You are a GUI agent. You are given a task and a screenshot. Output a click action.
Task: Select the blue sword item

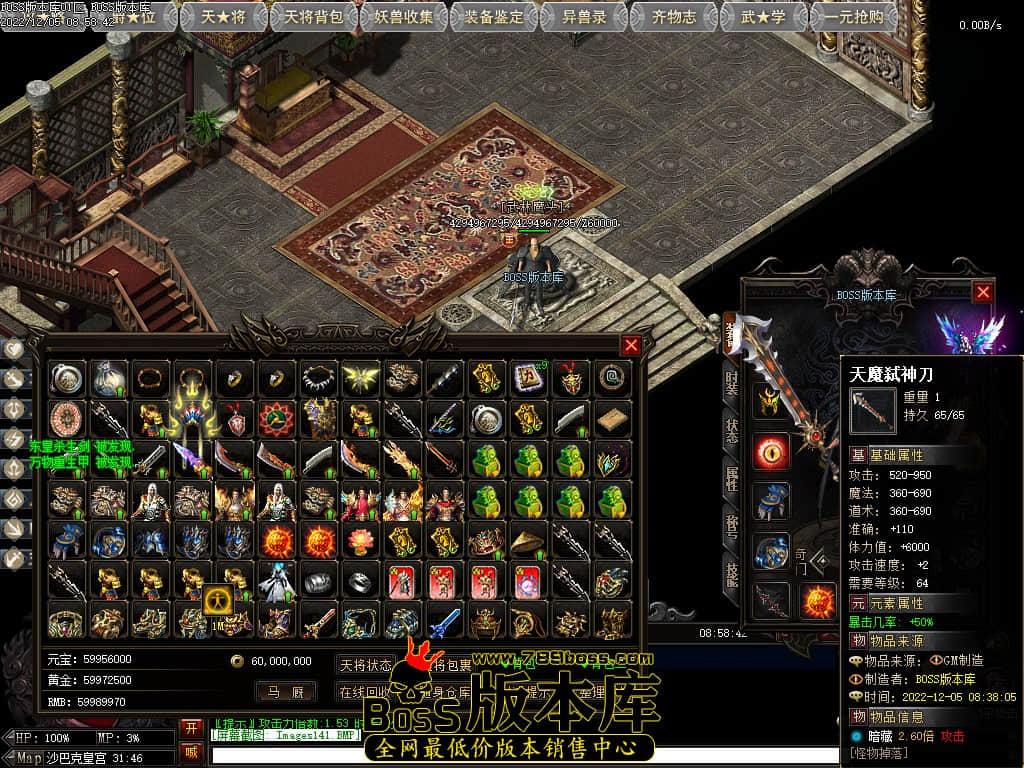[x=444, y=622]
